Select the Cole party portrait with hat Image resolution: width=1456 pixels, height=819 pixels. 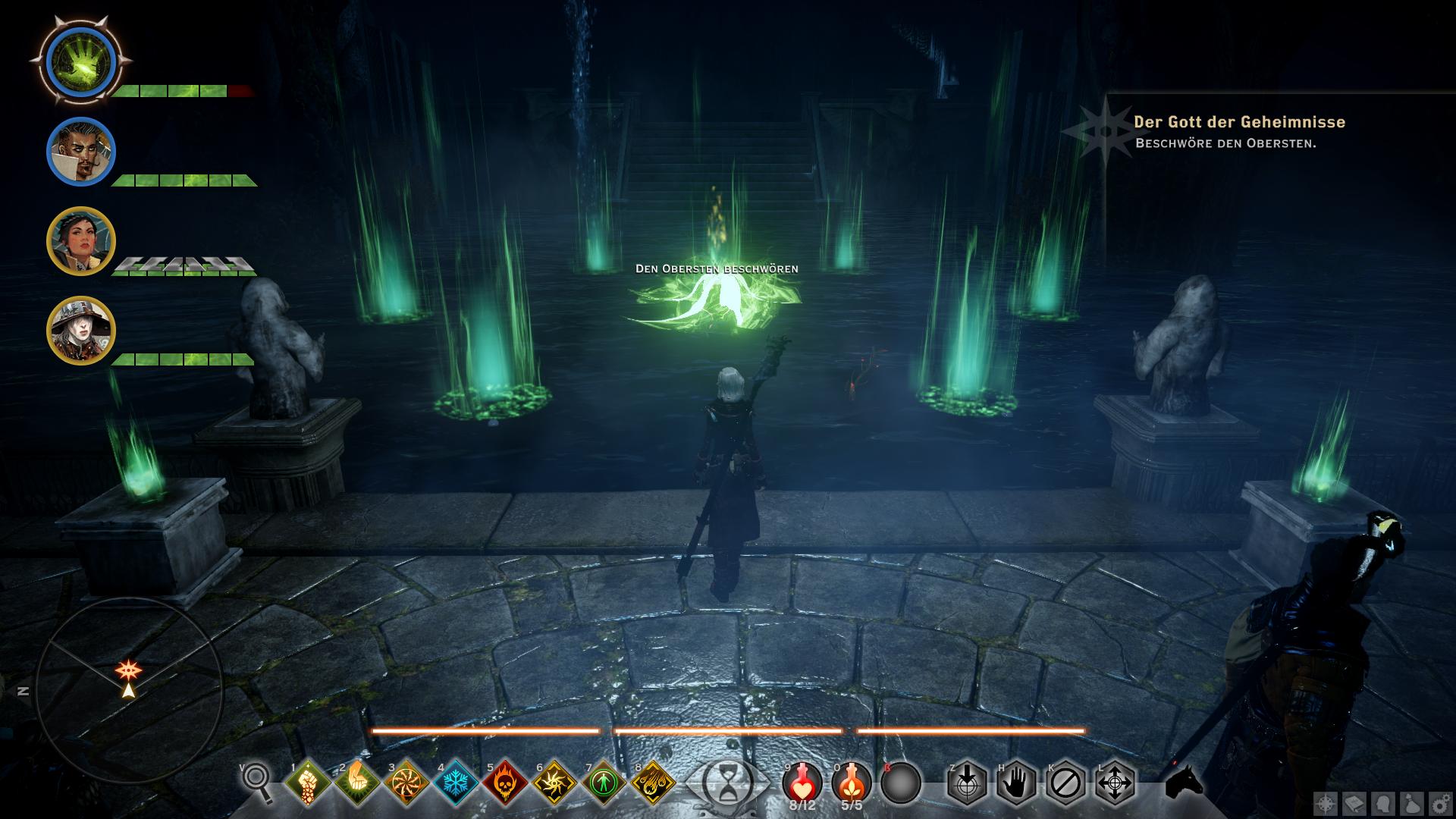point(80,331)
